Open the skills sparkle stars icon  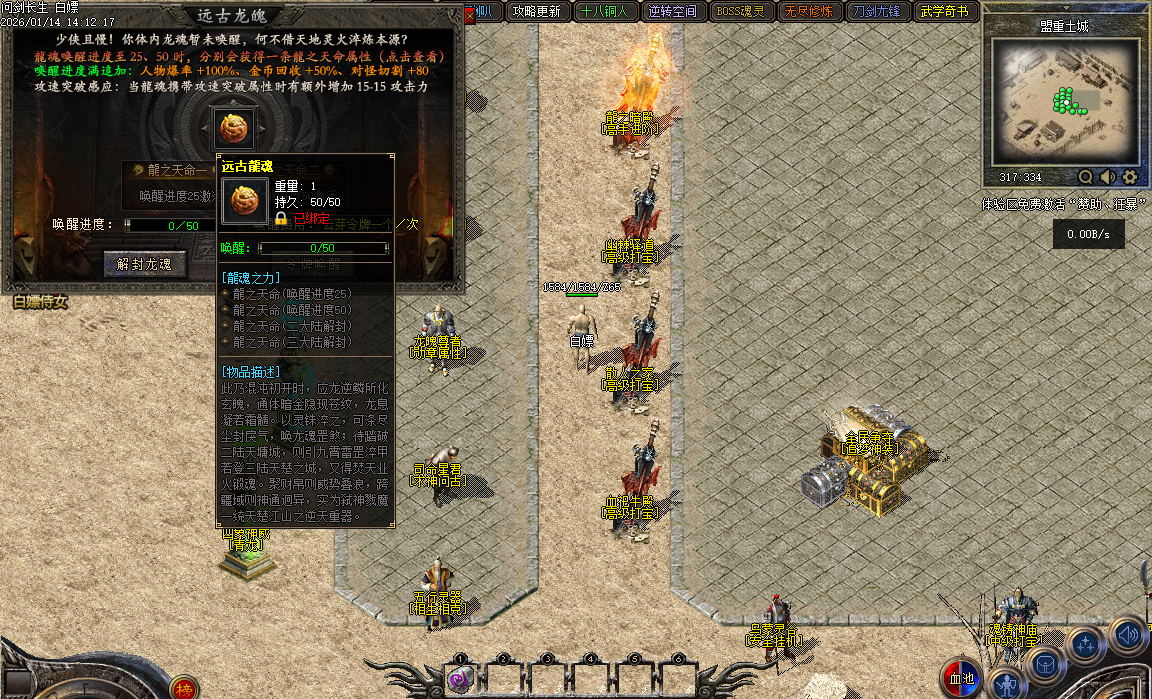[1085, 643]
